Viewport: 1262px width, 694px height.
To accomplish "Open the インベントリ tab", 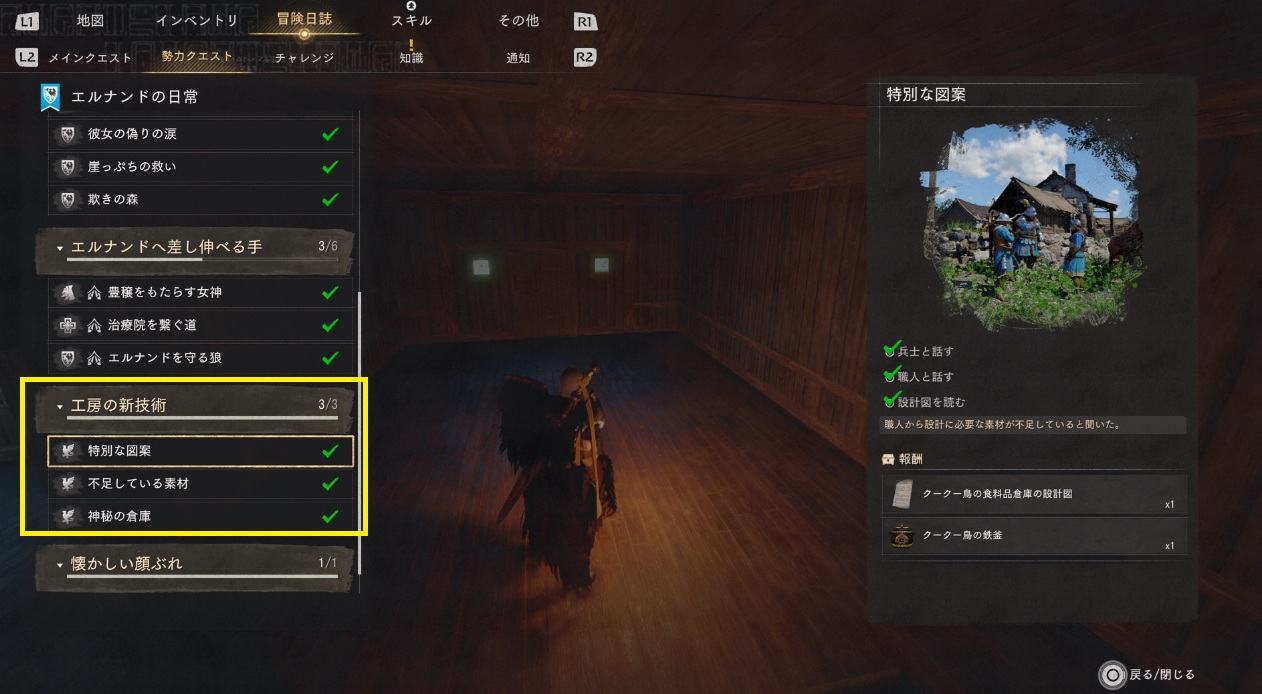I will coord(197,21).
